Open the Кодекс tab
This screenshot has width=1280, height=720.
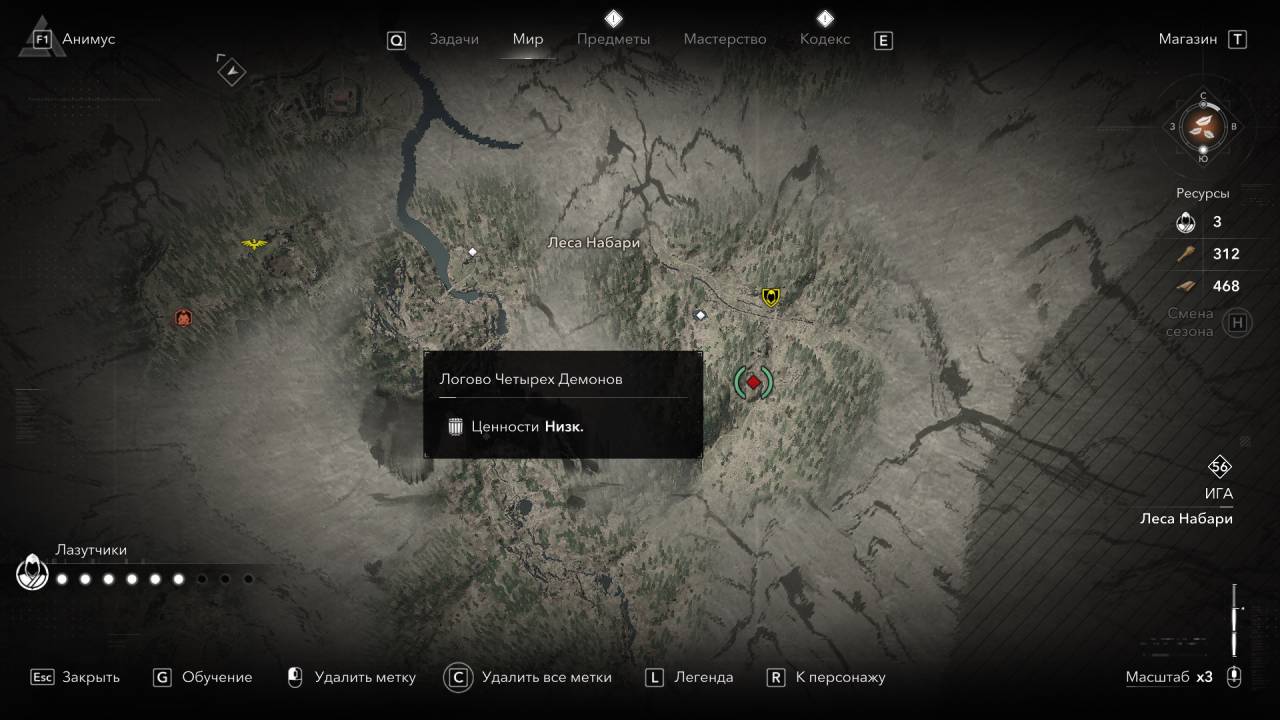point(825,39)
